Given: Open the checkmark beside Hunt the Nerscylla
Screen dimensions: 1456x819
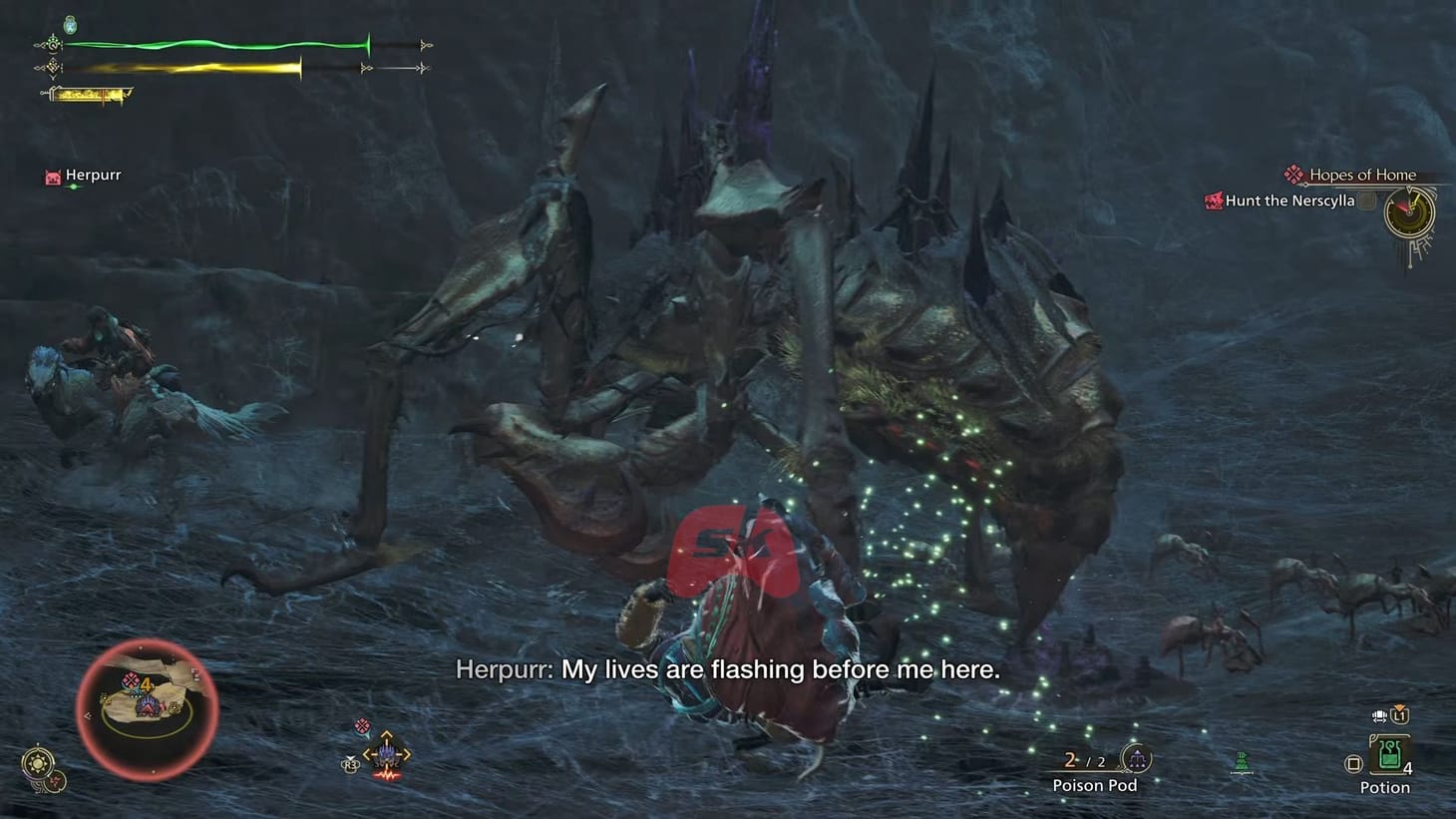Looking at the screenshot, I should click(x=1364, y=201).
